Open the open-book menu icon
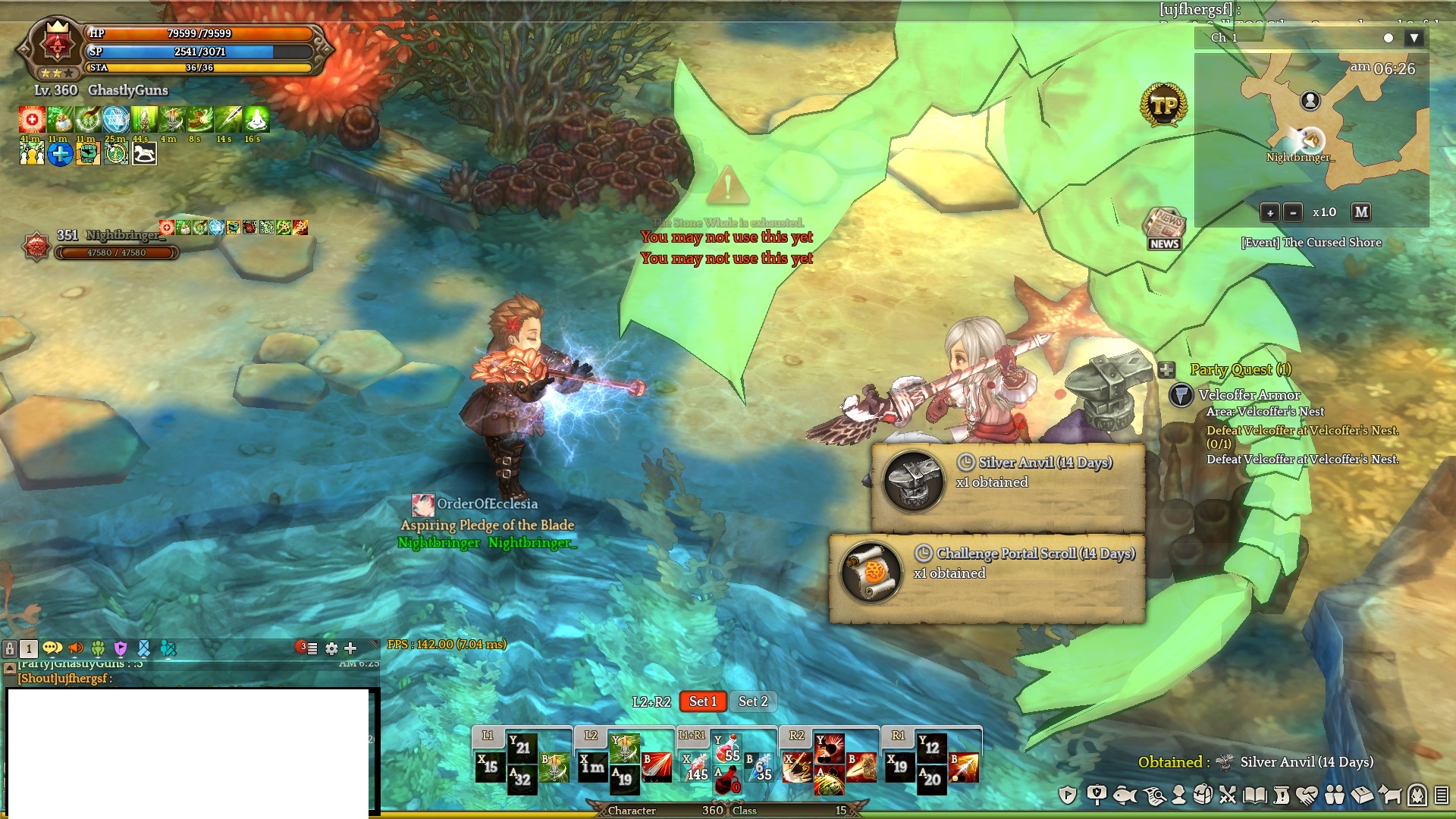This screenshot has width=1456, height=819. coord(1255,795)
